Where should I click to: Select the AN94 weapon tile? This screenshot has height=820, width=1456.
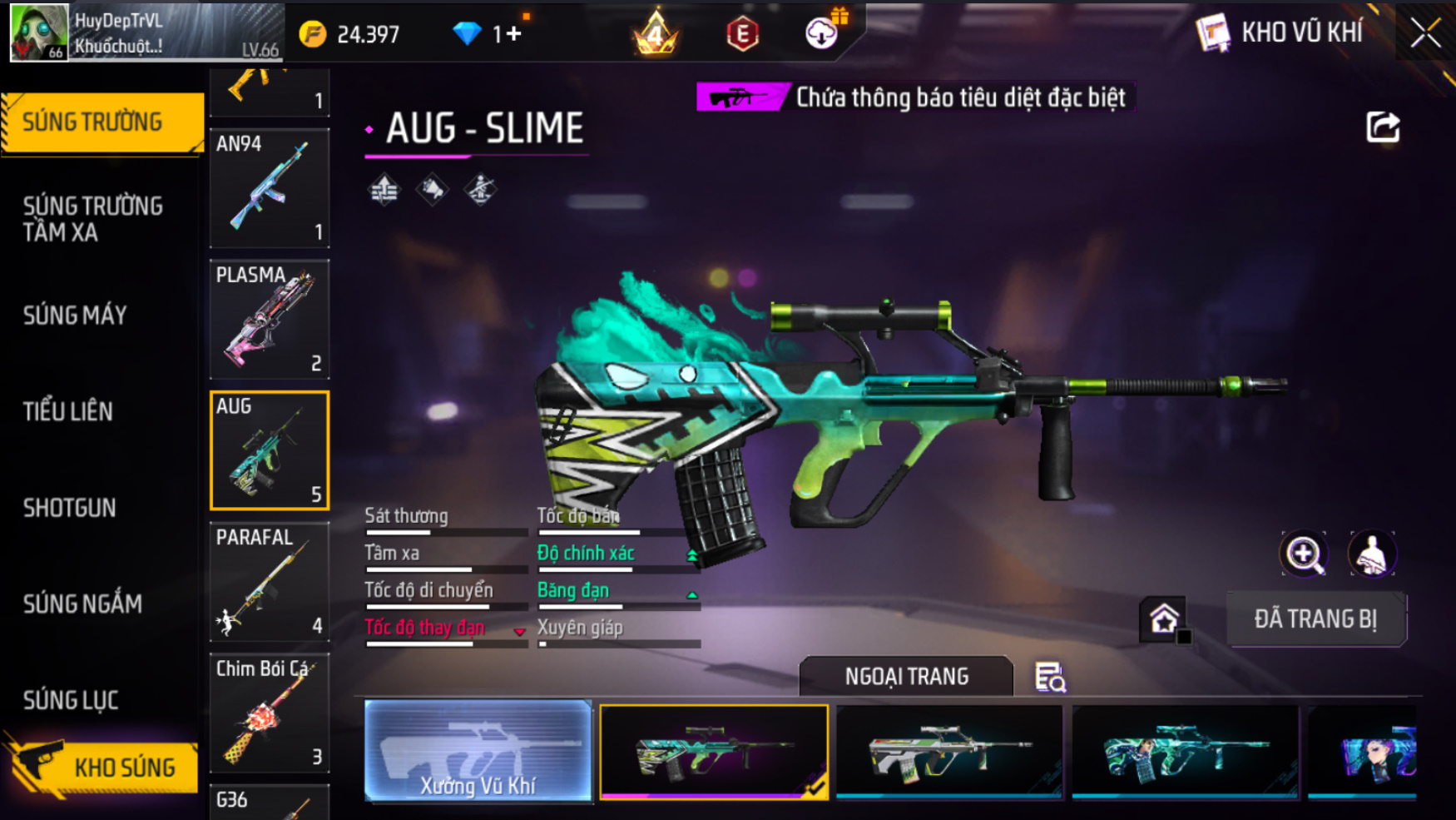click(x=269, y=188)
